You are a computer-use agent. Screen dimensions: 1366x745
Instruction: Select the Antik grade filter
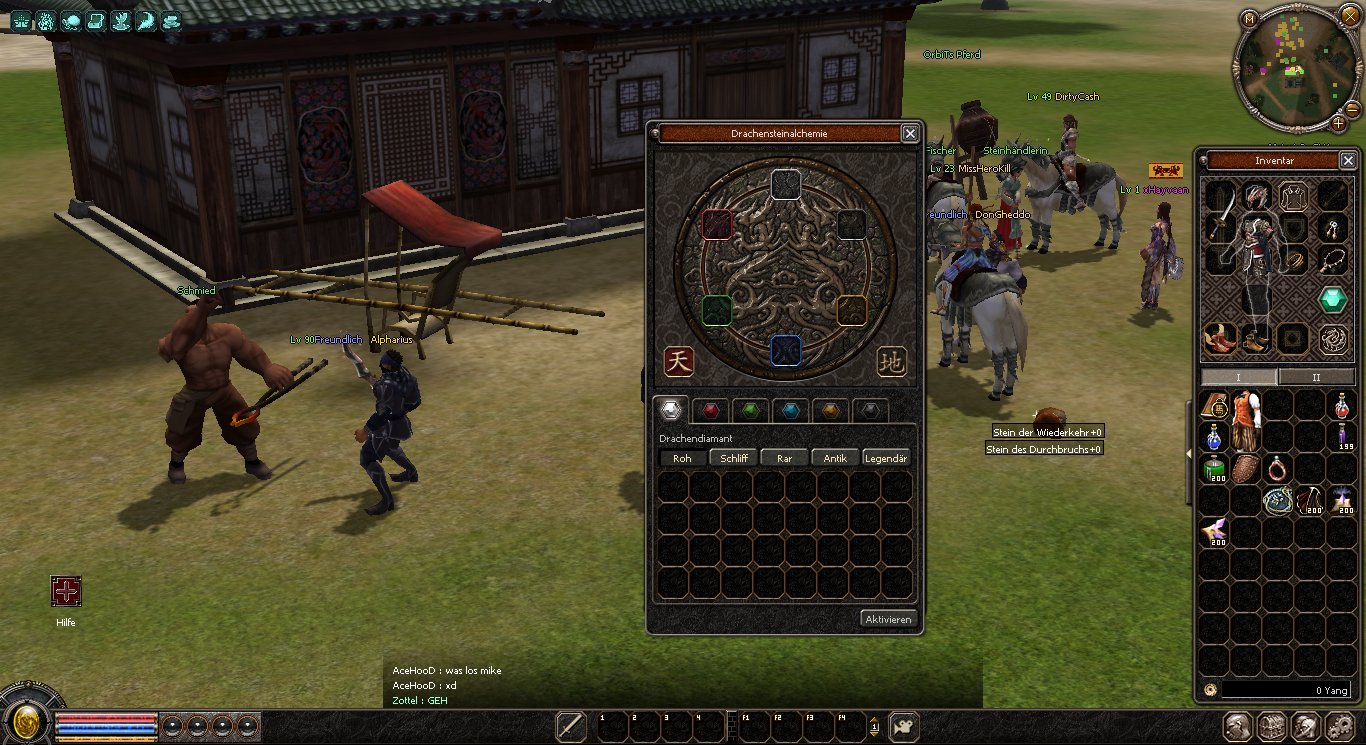pos(835,458)
